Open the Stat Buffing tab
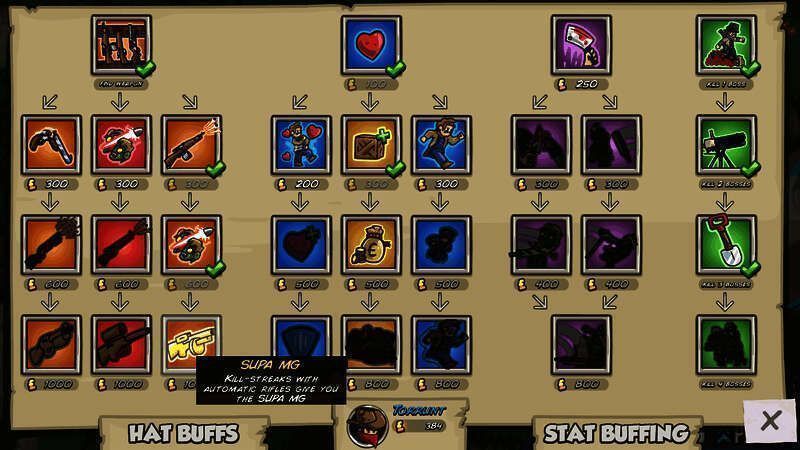800x450 pixels. [616, 433]
